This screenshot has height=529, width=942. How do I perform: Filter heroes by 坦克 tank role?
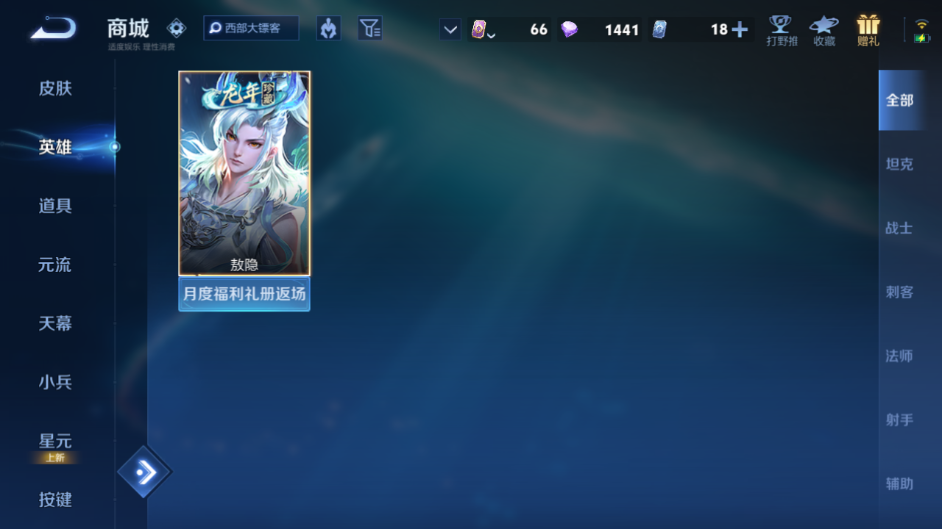click(x=899, y=164)
